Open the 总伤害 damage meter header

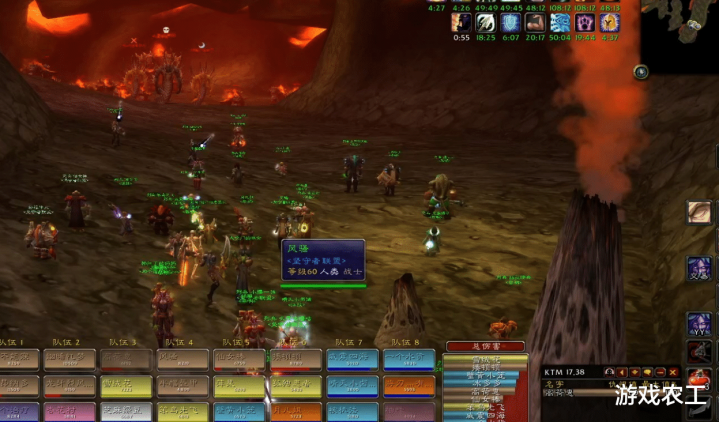coord(484,346)
